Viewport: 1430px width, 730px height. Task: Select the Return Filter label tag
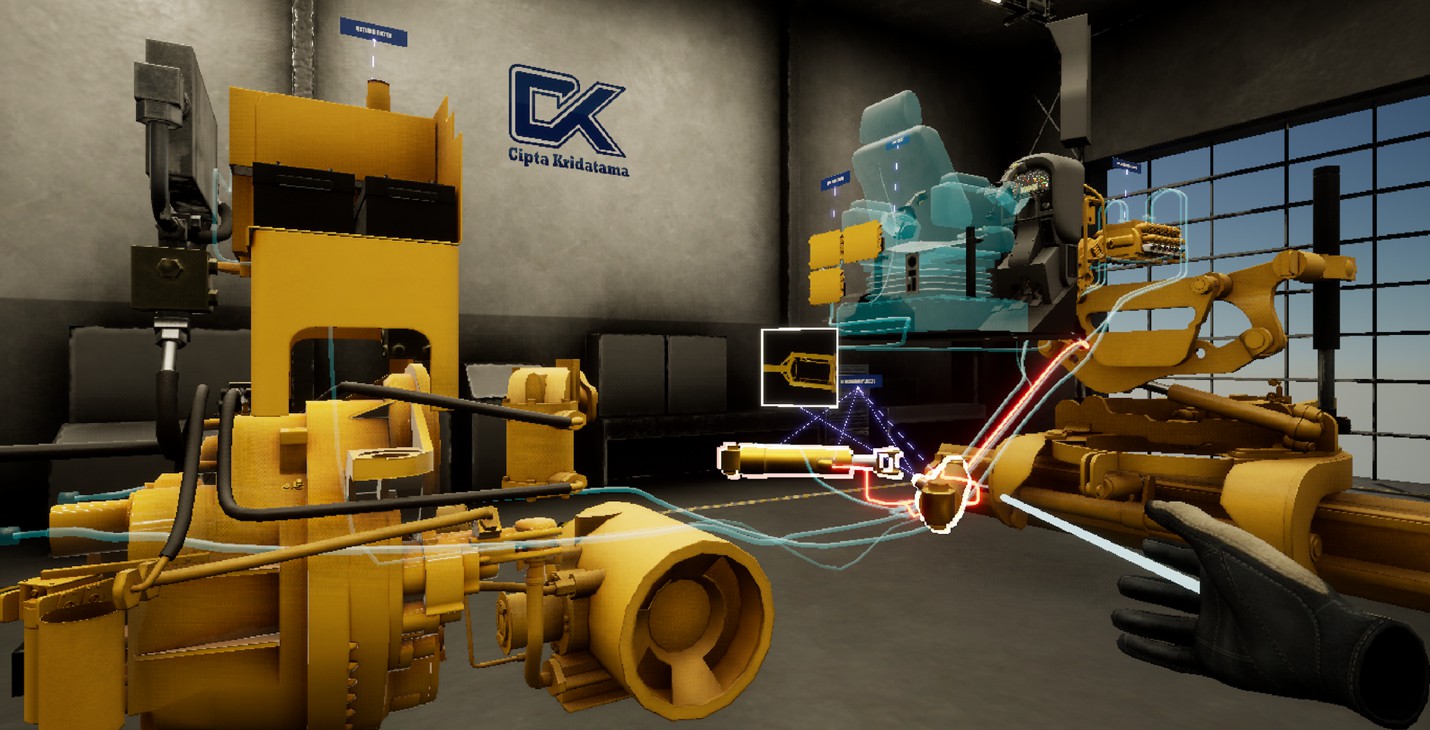tap(373, 33)
